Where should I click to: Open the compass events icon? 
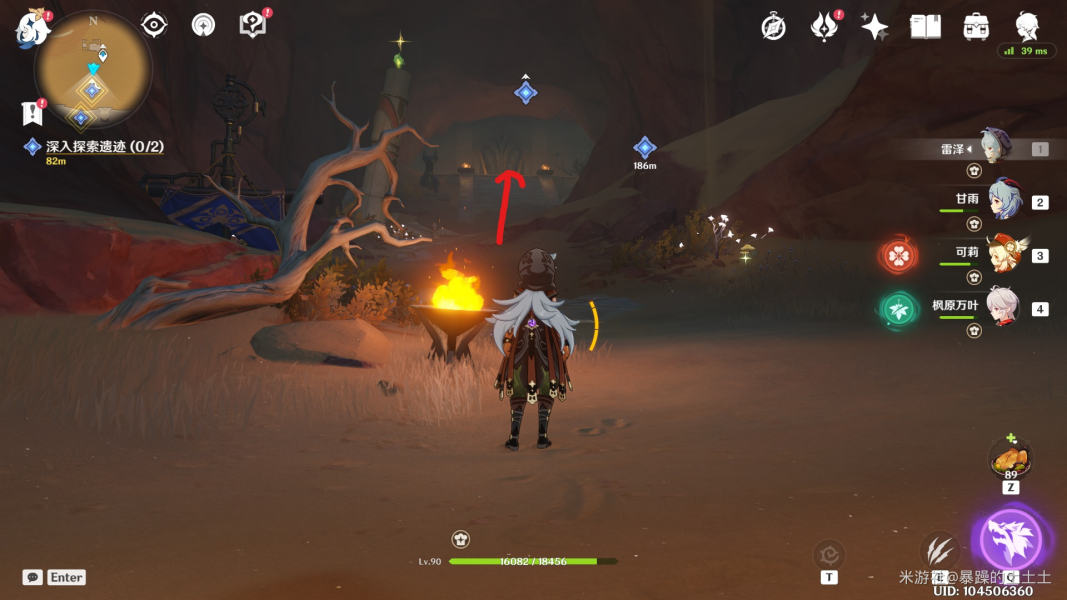click(x=773, y=27)
